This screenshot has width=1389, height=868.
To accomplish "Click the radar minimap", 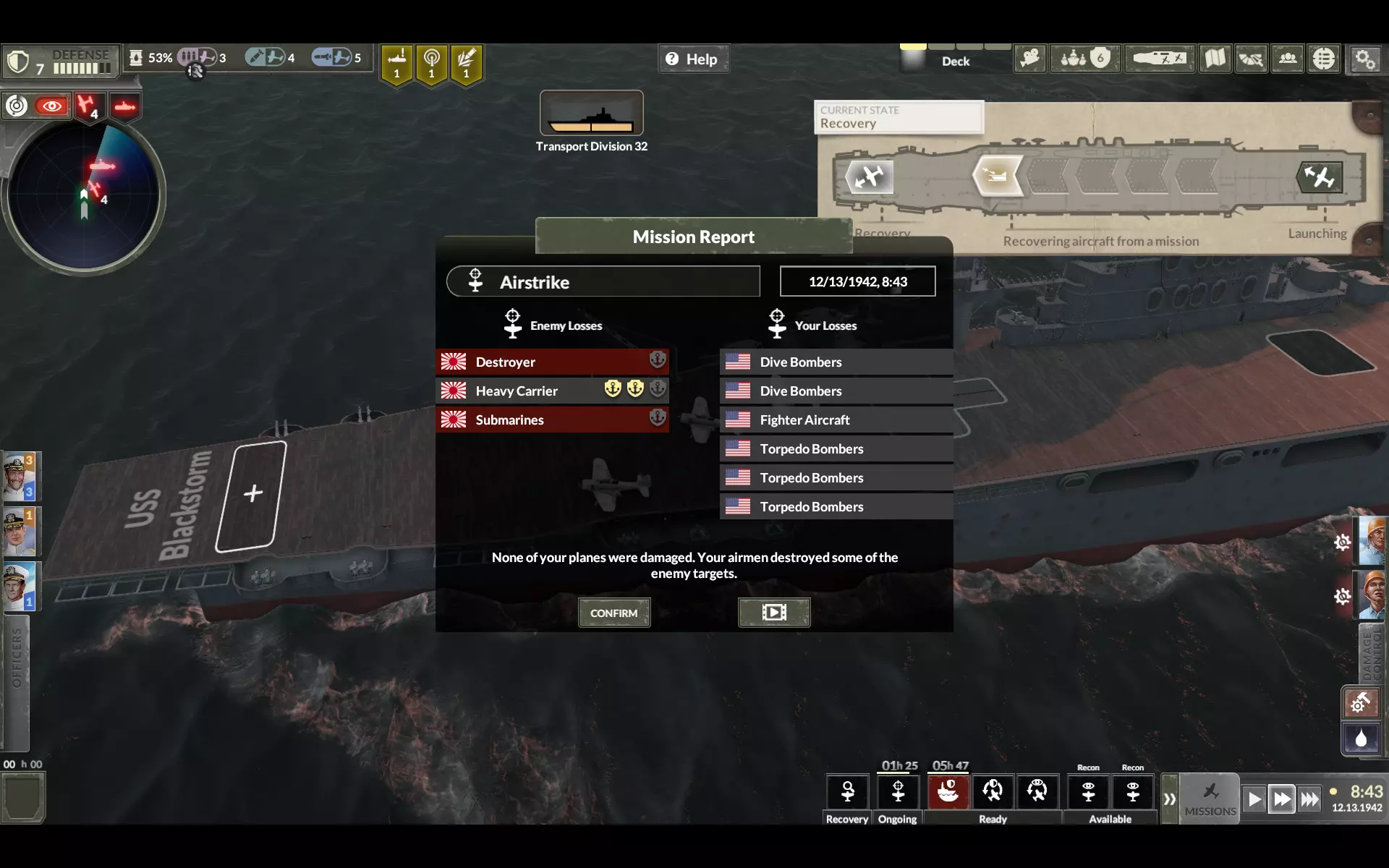I will click(84, 195).
